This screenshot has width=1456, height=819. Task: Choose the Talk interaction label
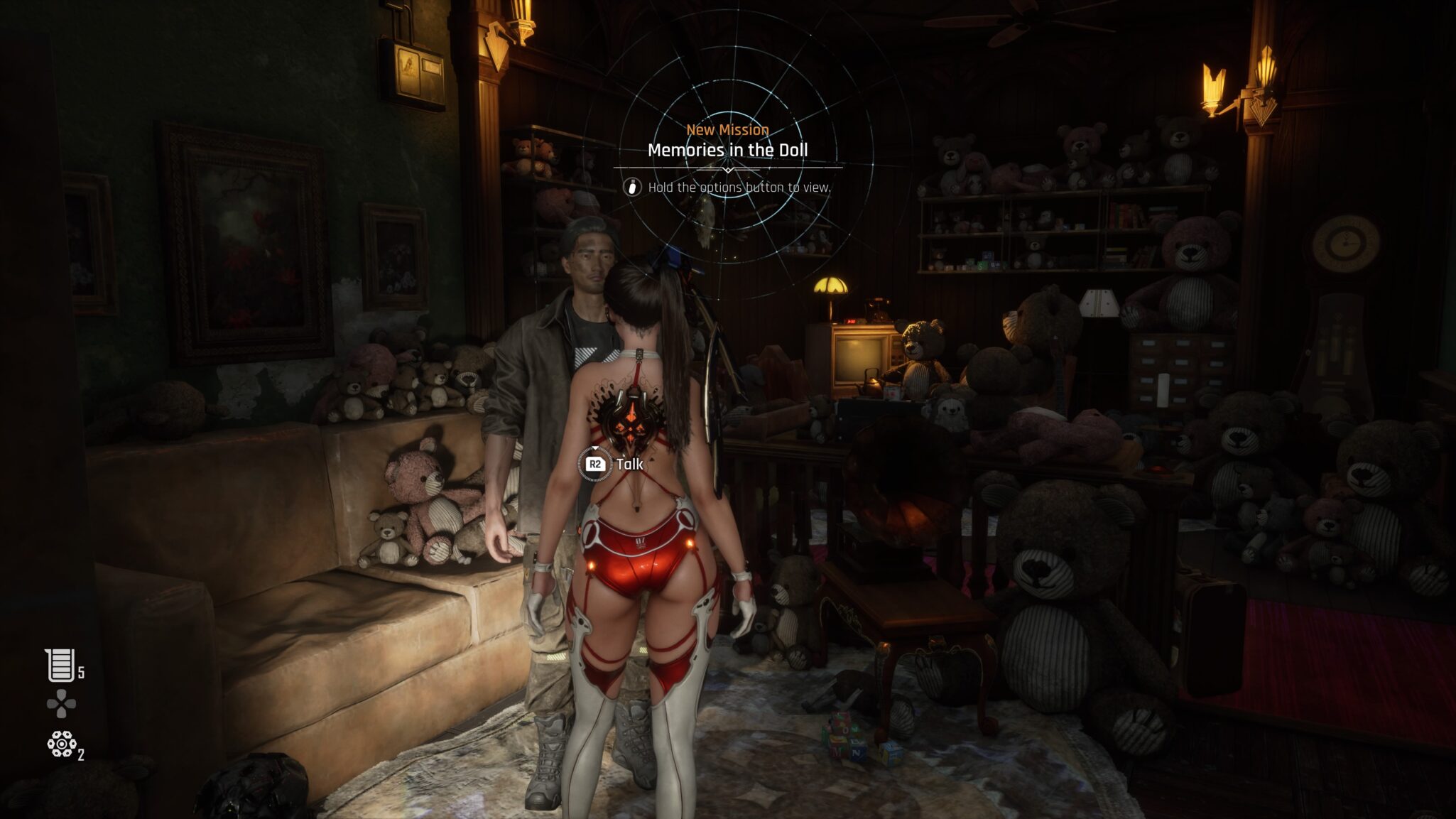pos(629,464)
